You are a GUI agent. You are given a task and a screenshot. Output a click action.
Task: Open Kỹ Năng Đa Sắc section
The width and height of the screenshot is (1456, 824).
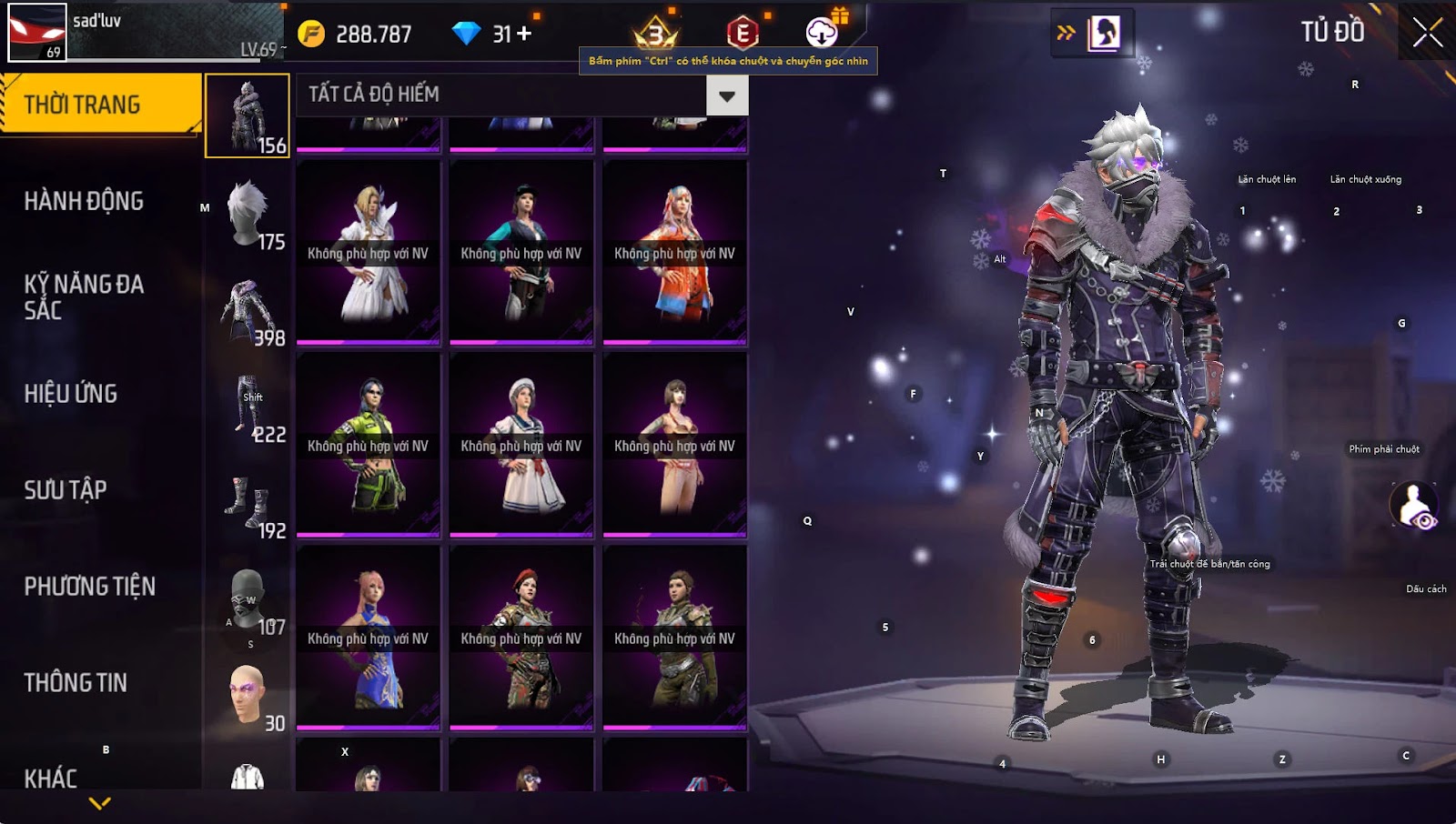coord(84,297)
